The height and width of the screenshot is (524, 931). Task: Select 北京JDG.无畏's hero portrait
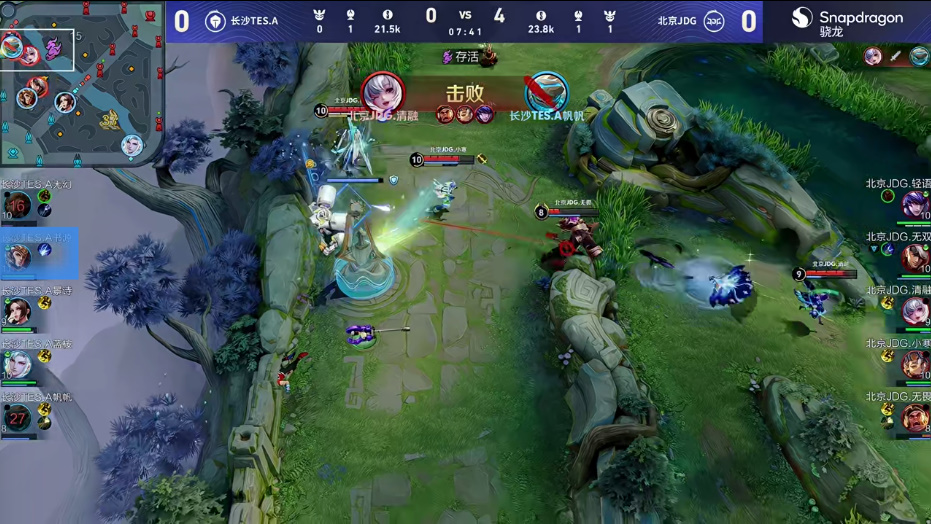pos(914,417)
